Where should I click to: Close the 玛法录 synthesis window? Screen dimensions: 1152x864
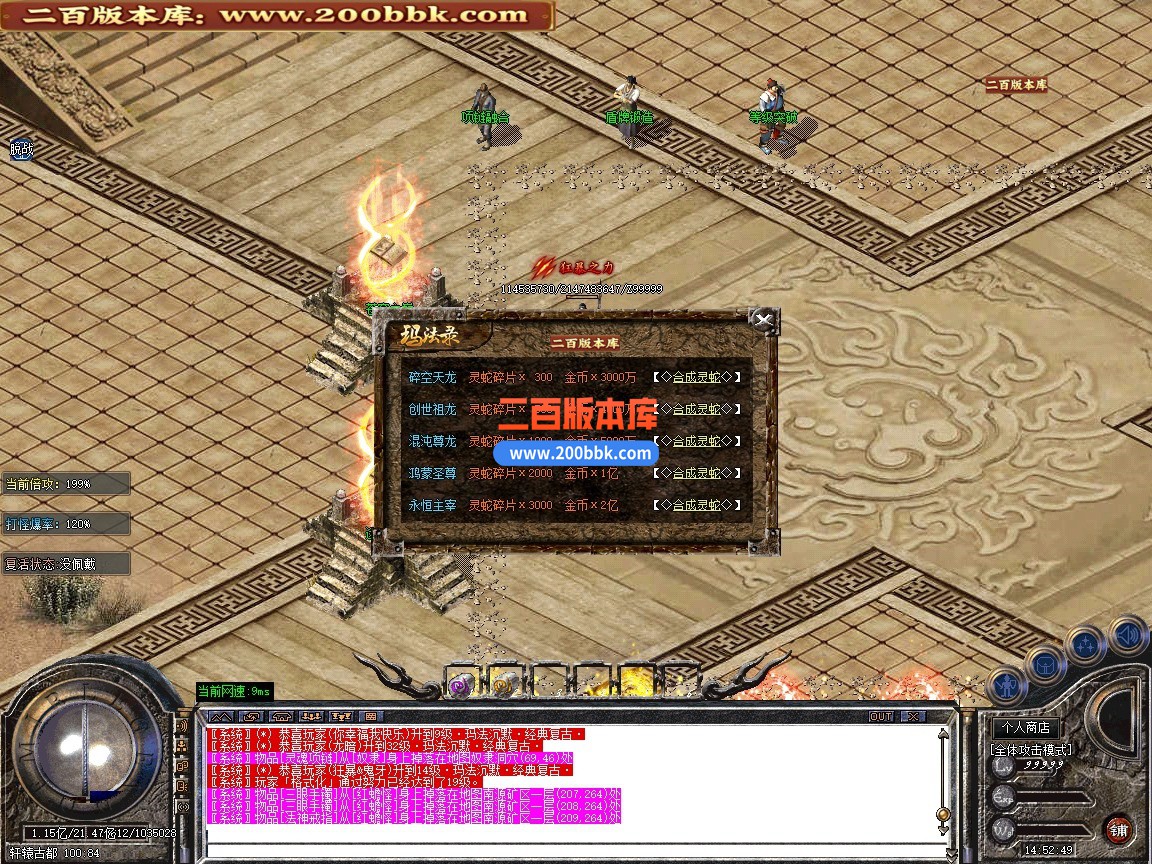coord(763,320)
